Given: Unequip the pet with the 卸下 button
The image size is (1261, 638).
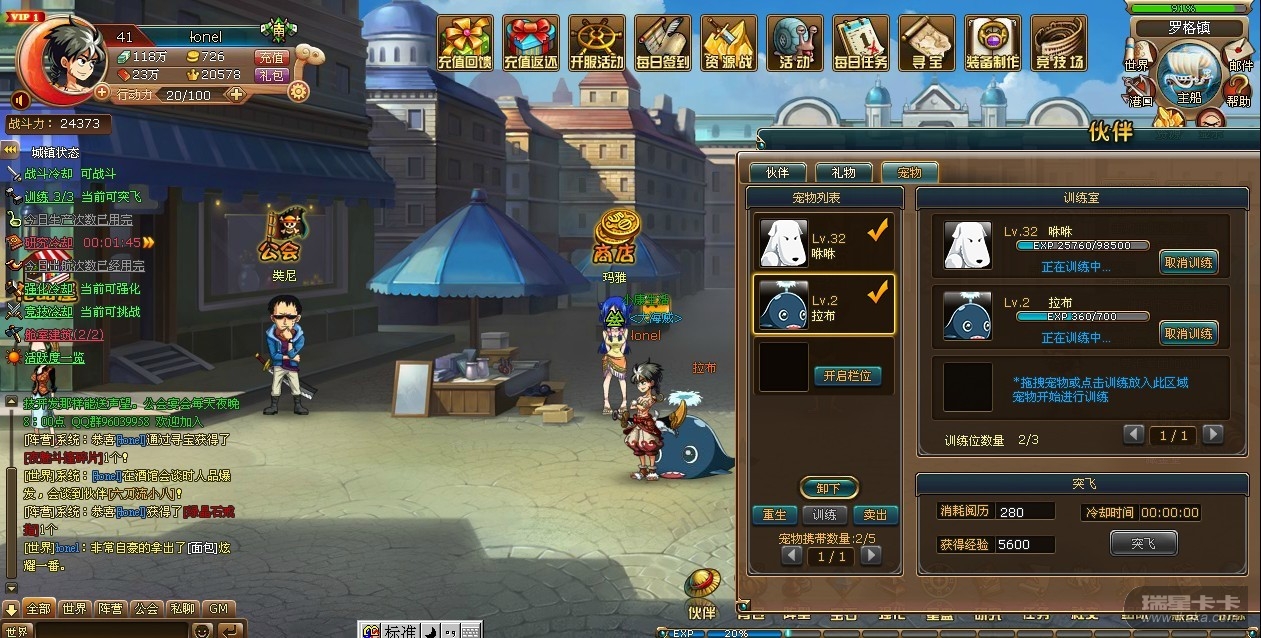Looking at the screenshot, I should coord(829,488).
